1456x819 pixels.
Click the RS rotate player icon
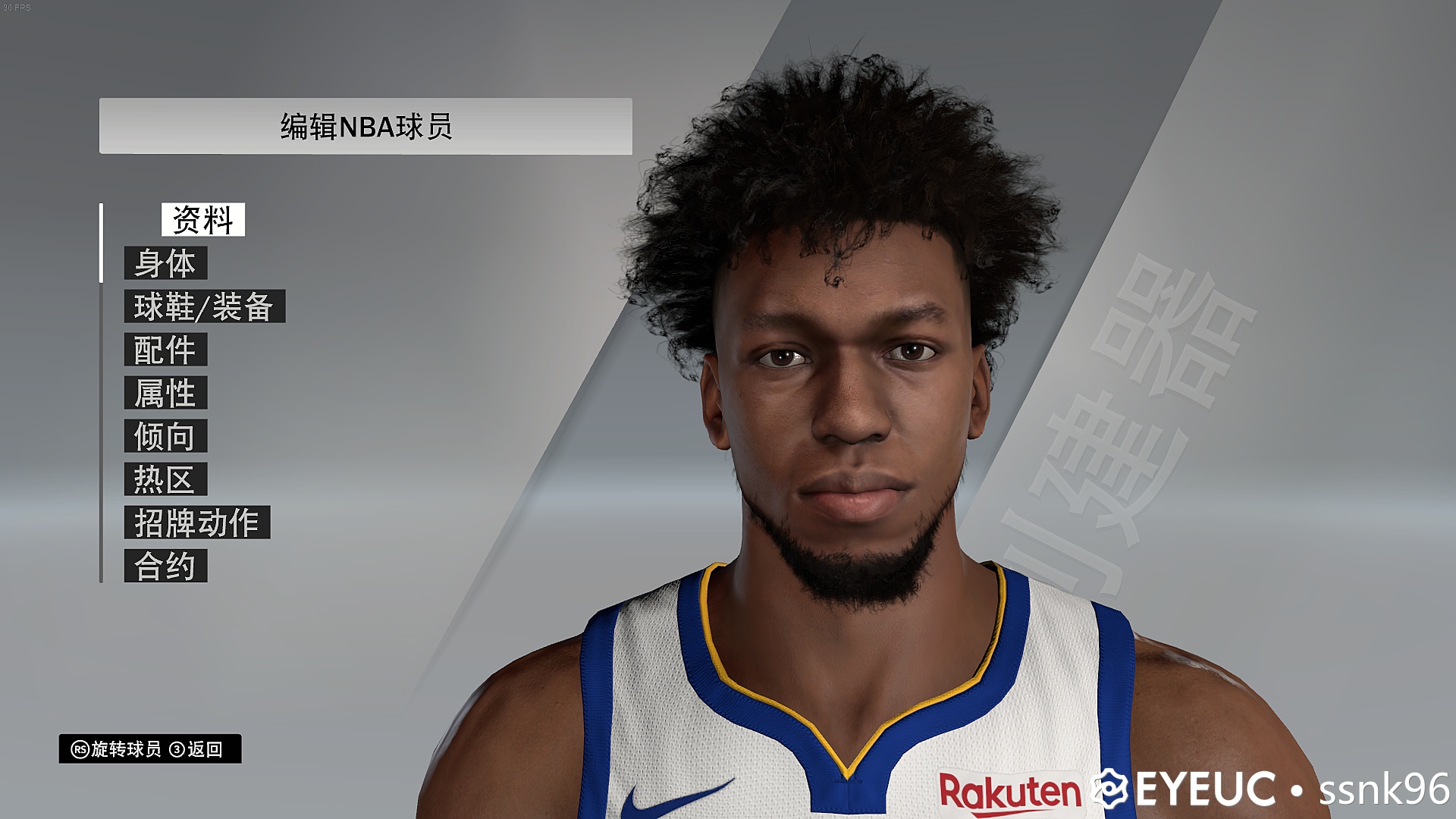pos(78,748)
